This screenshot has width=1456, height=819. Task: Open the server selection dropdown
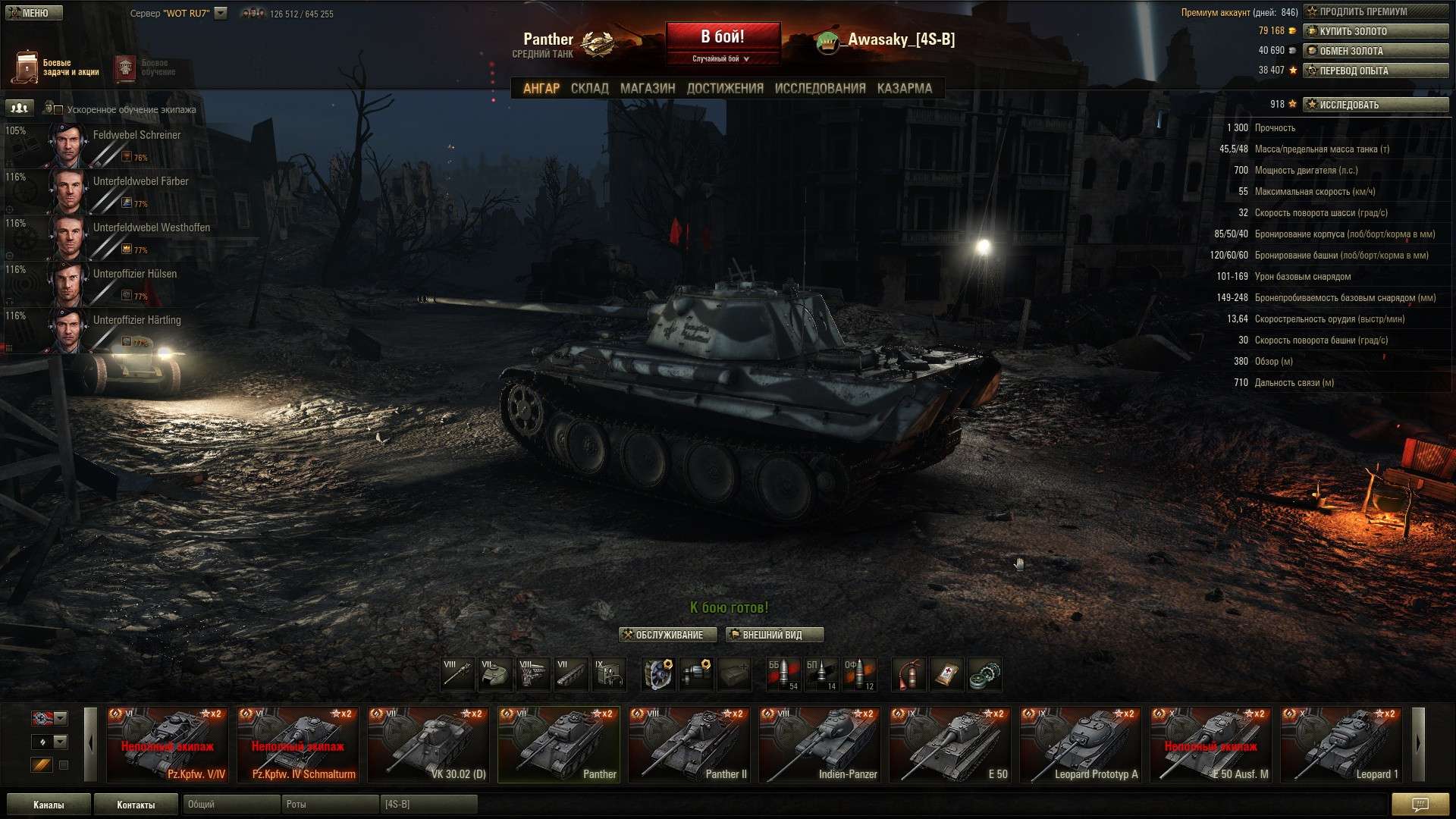pos(221,13)
